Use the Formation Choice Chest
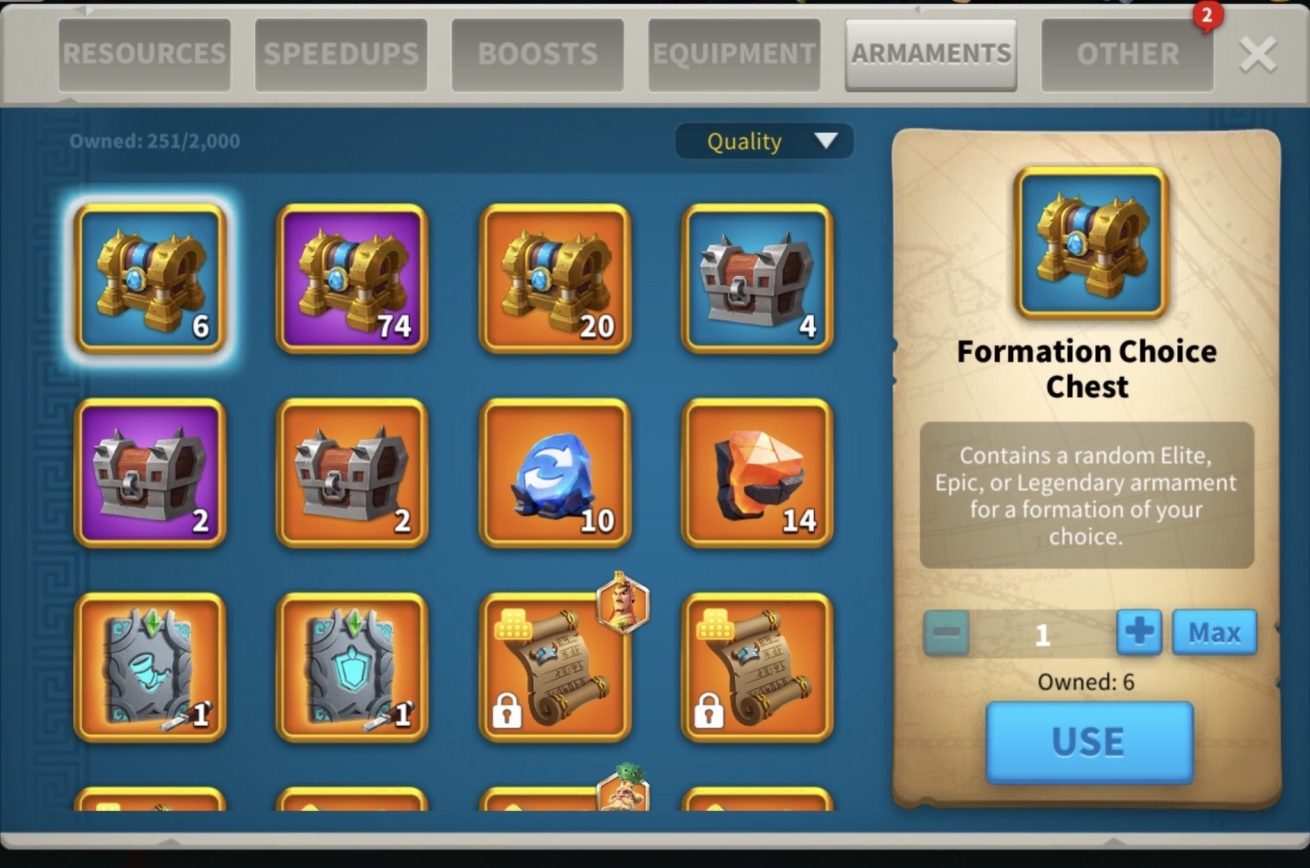The height and width of the screenshot is (868, 1310). tap(1089, 742)
